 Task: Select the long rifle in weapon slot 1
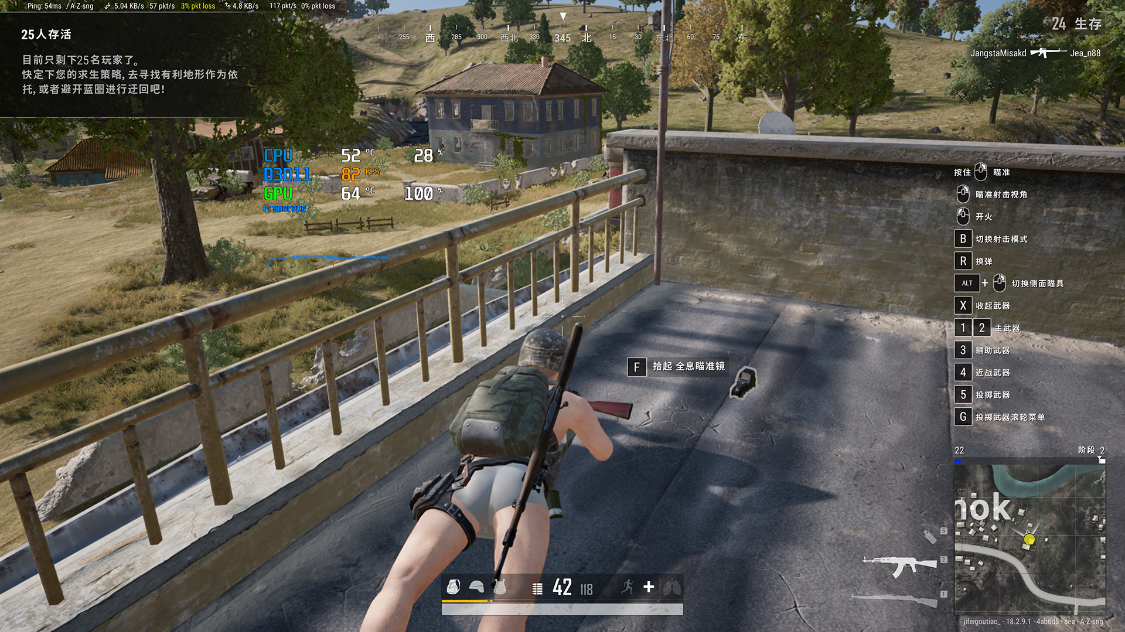click(895, 598)
